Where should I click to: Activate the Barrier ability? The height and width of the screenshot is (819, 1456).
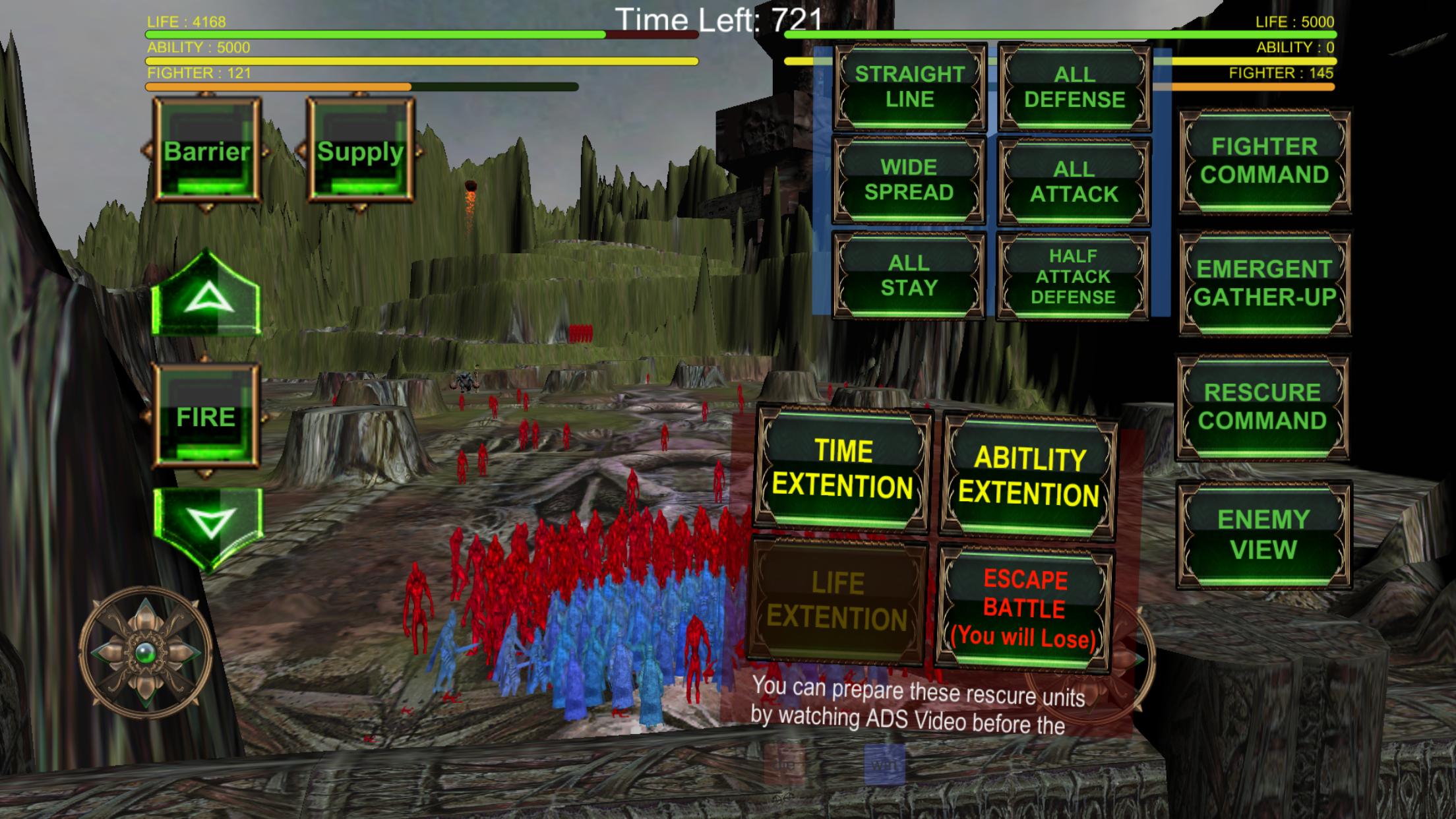point(207,151)
